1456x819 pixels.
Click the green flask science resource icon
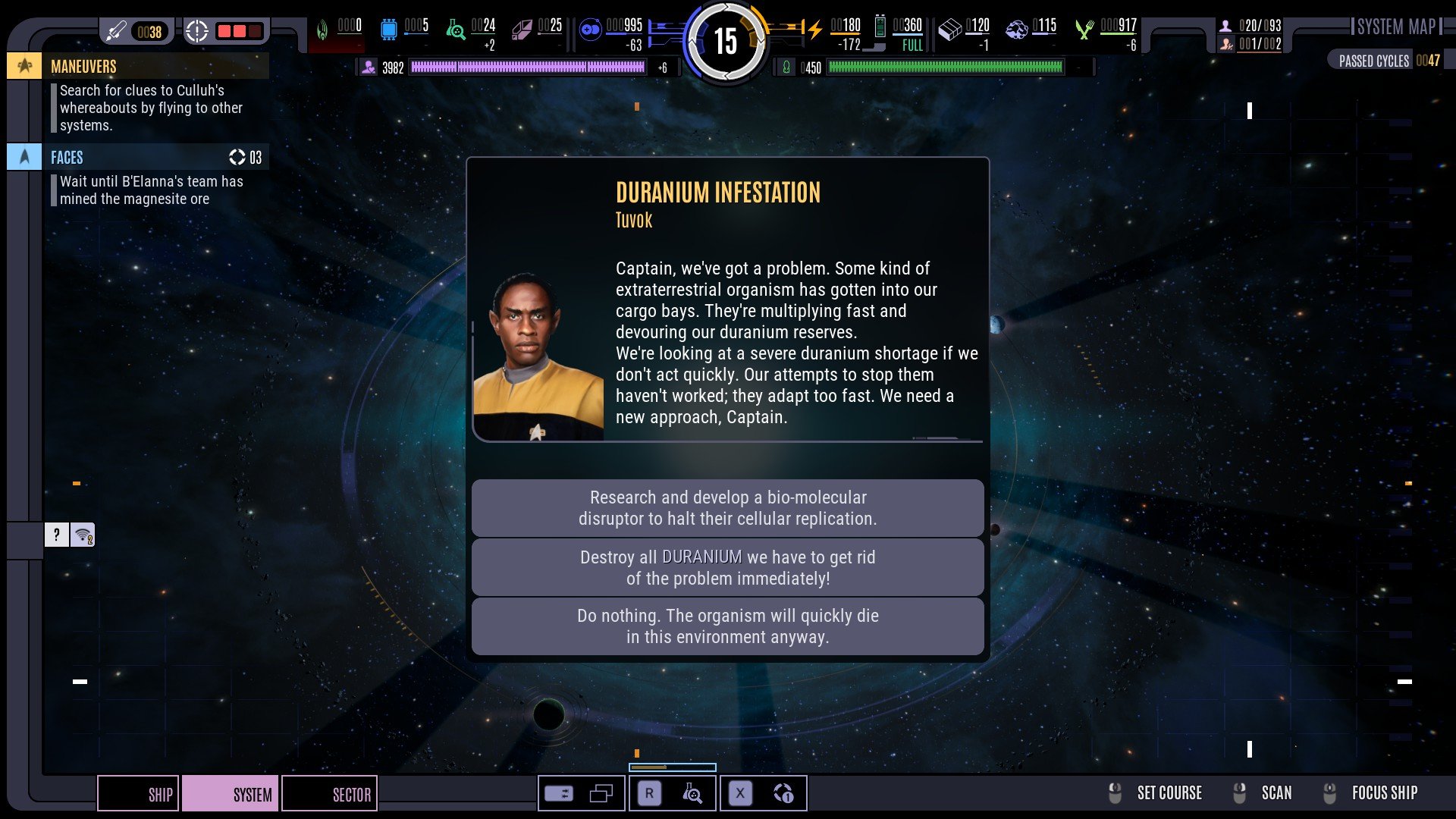(455, 30)
